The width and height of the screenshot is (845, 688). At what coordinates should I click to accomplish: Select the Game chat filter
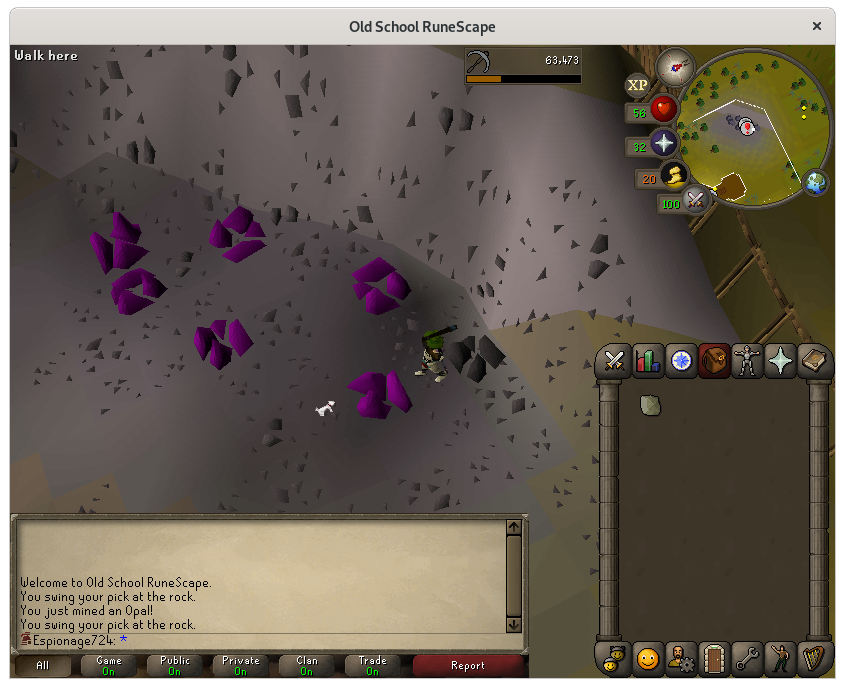(x=109, y=665)
